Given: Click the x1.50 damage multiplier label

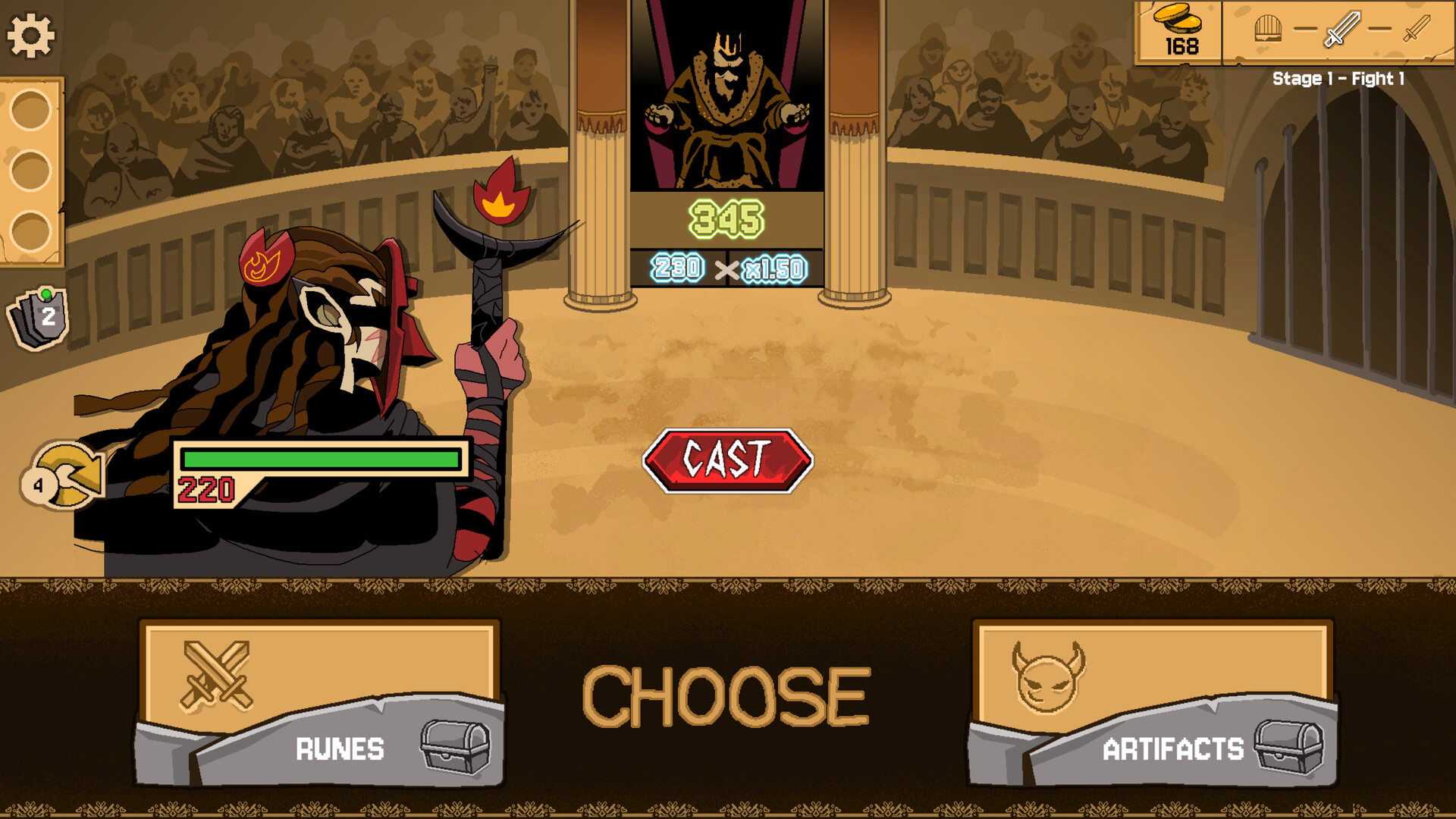Looking at the screenshot, I should (775, 267).
